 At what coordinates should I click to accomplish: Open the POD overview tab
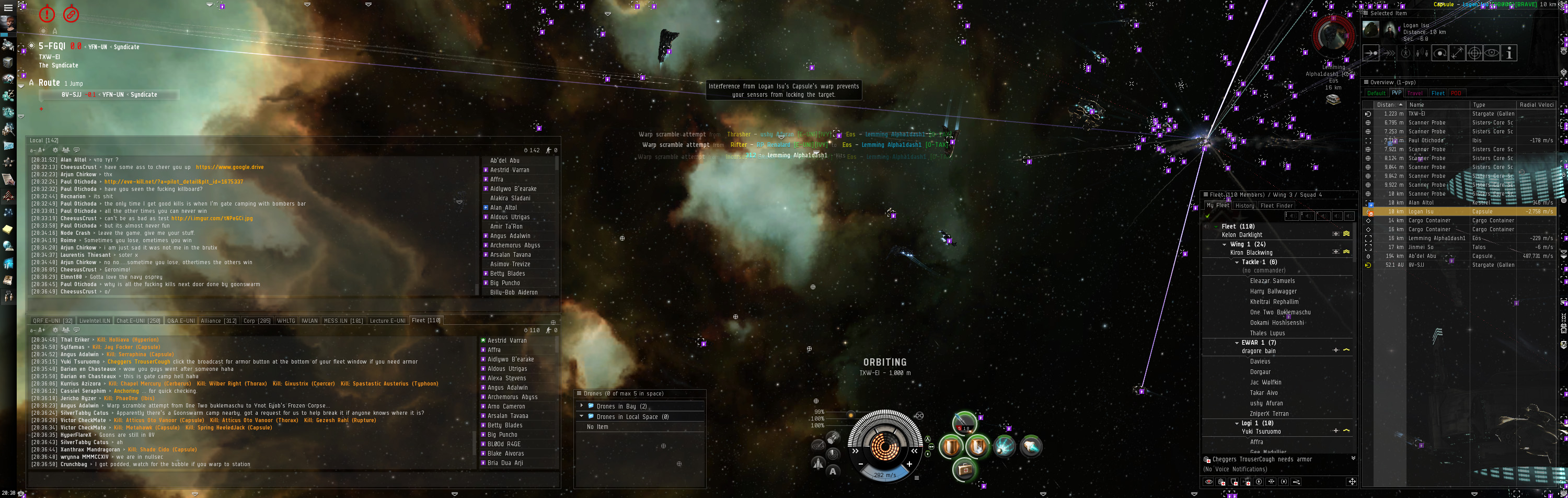point(1456,93)
